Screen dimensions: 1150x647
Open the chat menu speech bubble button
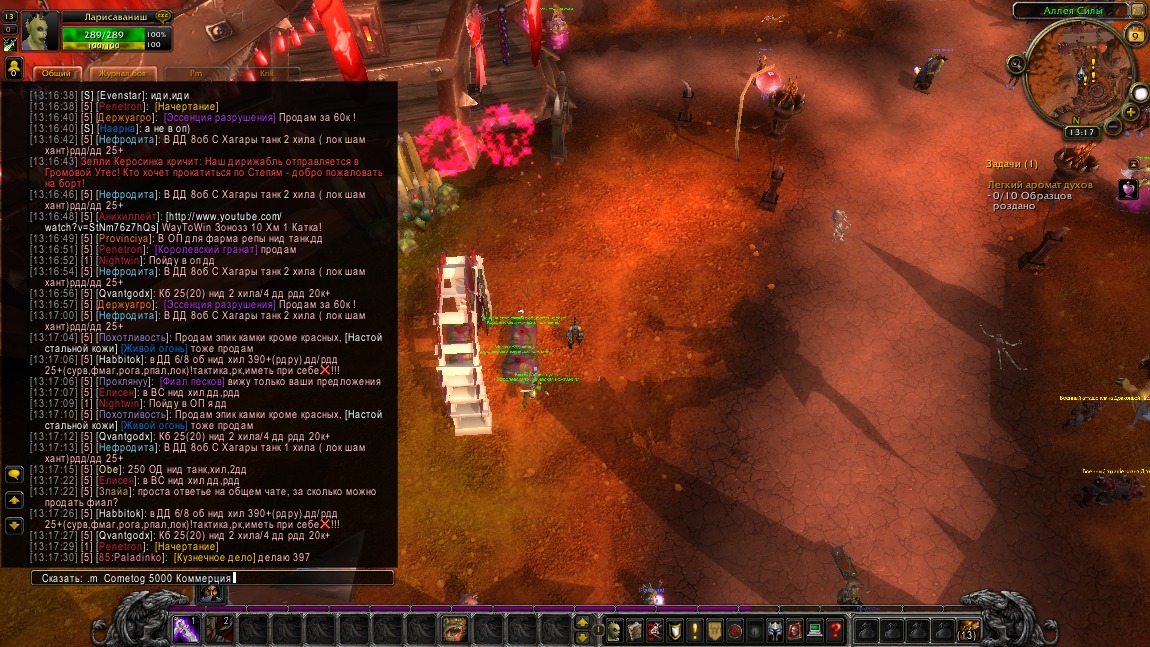tap(14, 474)
